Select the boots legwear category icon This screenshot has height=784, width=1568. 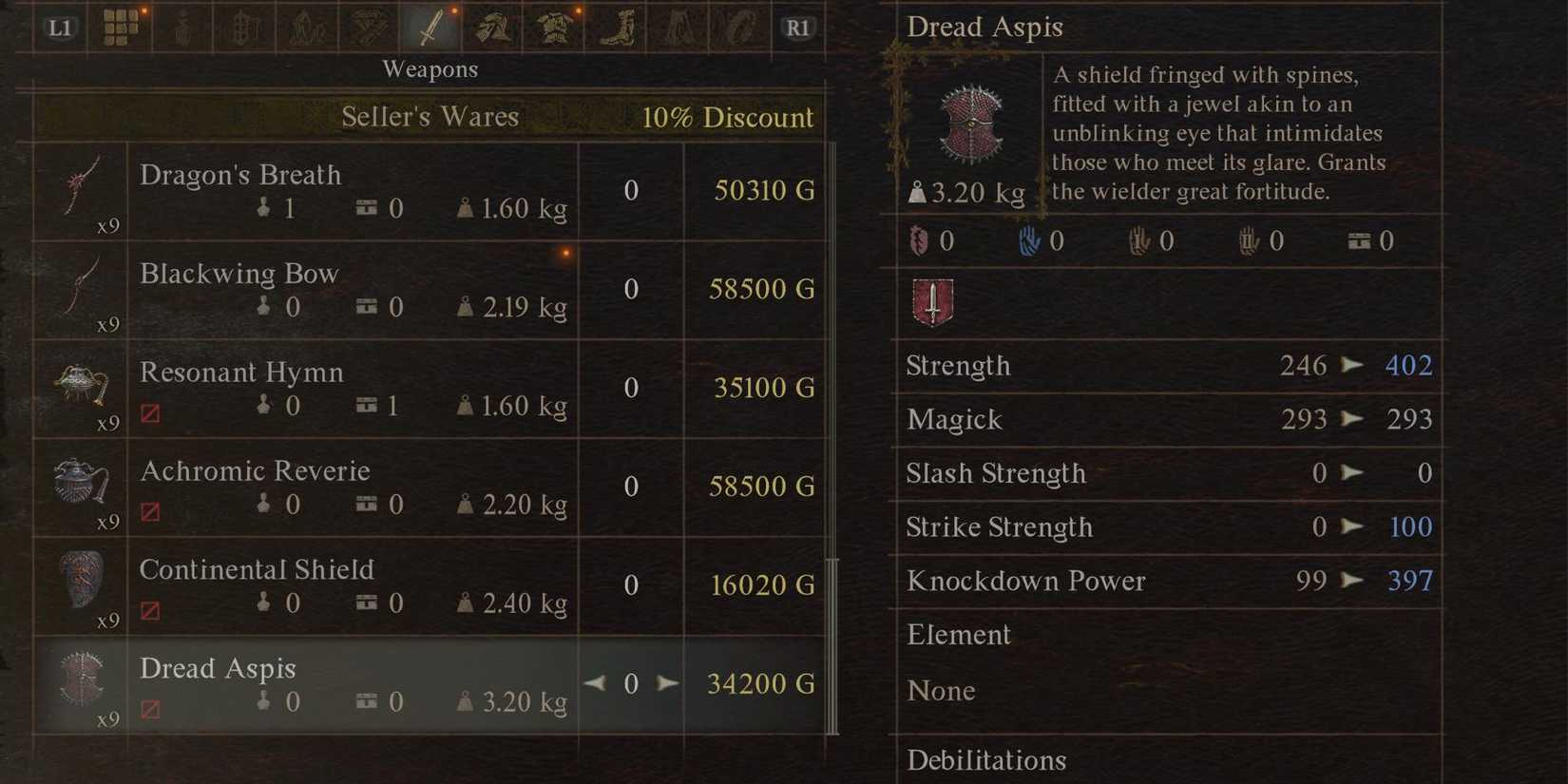click(614, 27)
